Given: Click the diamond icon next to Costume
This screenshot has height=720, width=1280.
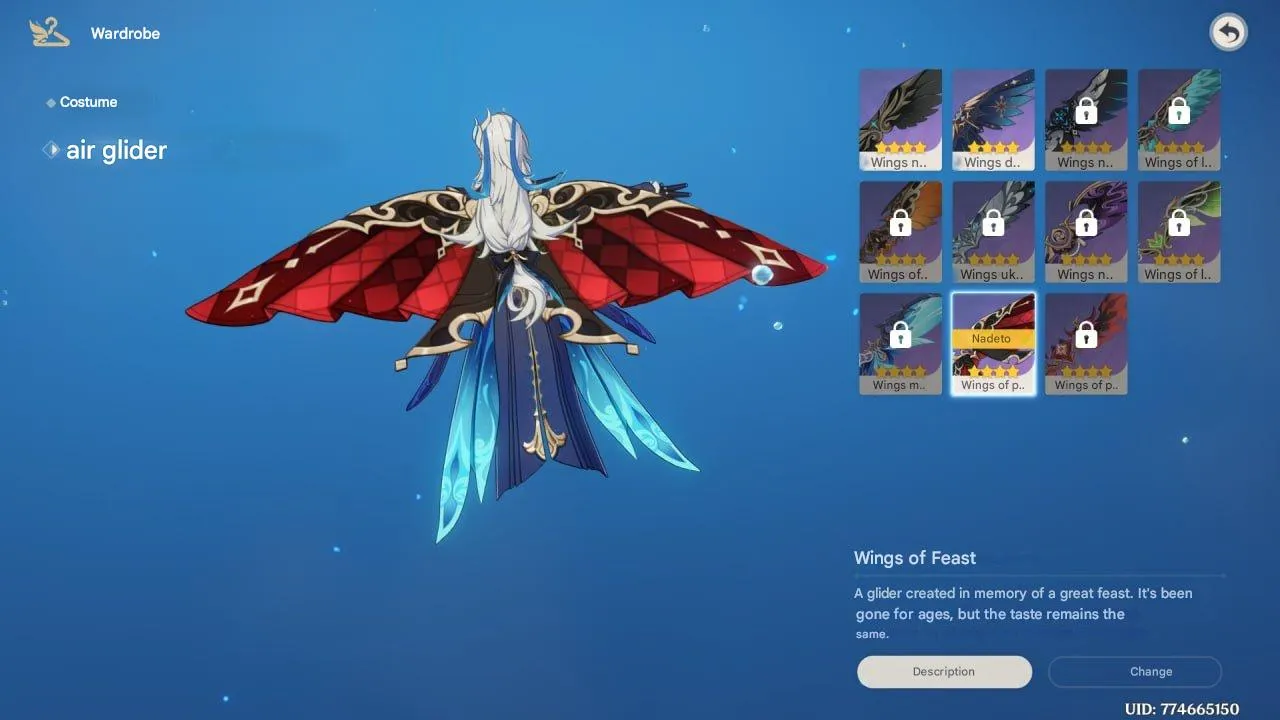Looking at the screenshot, I should (x=50, y=101).
